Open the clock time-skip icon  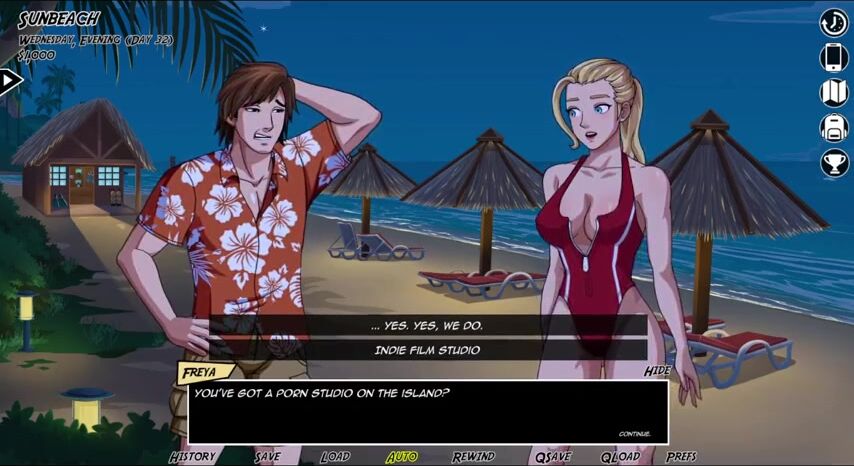[834, 22]
